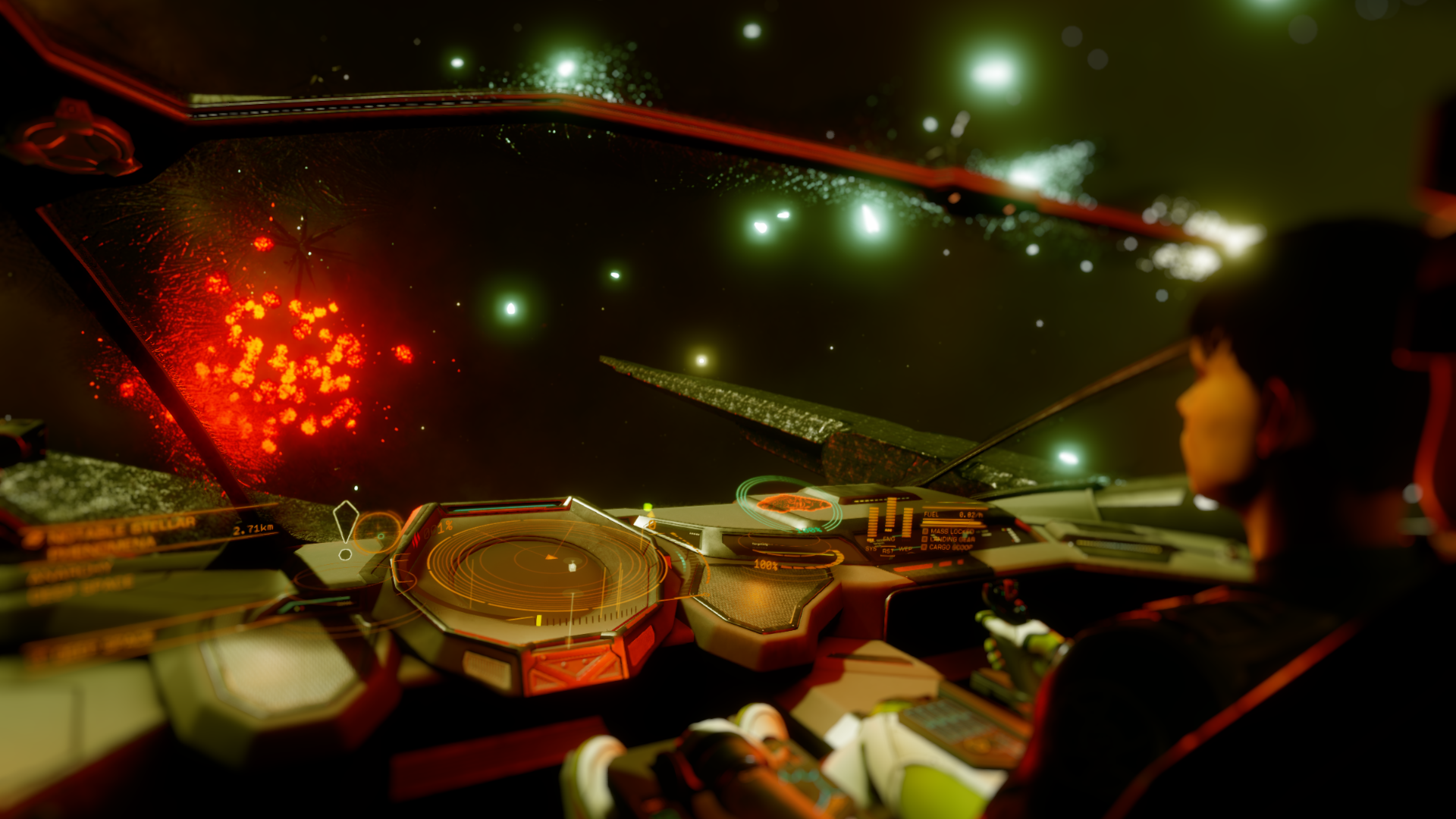The width and height of the screenshot is (1456, 819).
Task: Select the Notable Stellar Phenomena target entry
Action: tap(114, 533)
